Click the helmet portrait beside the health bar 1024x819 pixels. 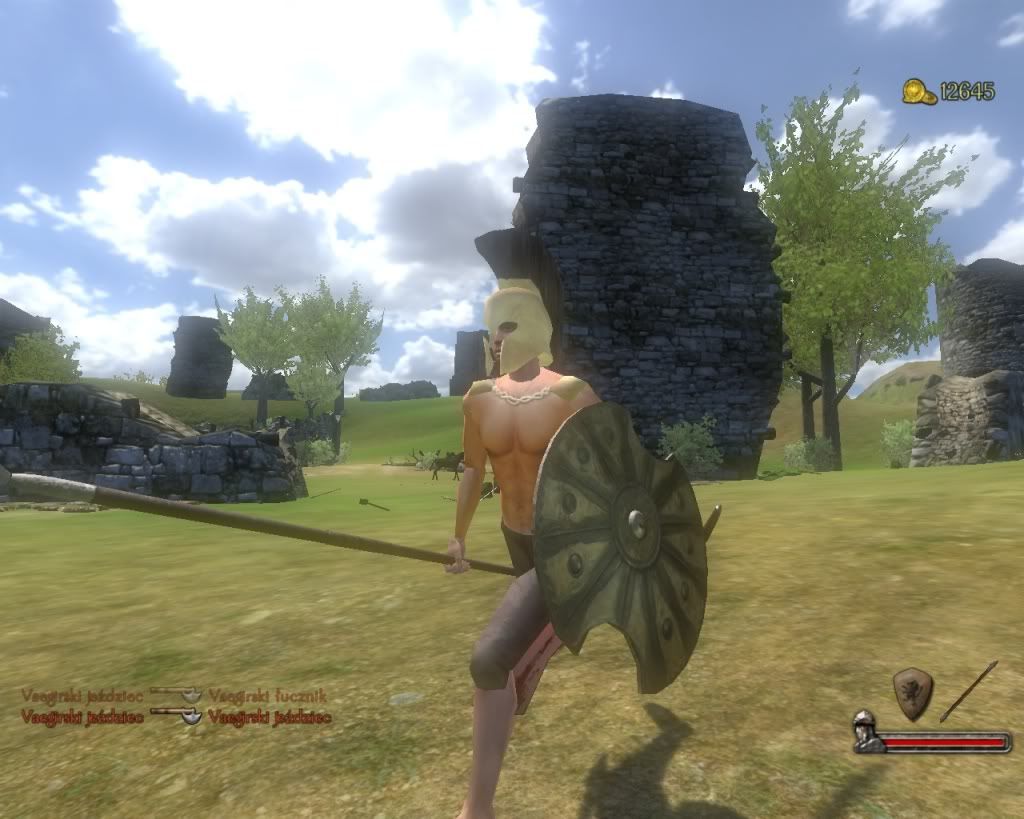click(x=866, y=733)
